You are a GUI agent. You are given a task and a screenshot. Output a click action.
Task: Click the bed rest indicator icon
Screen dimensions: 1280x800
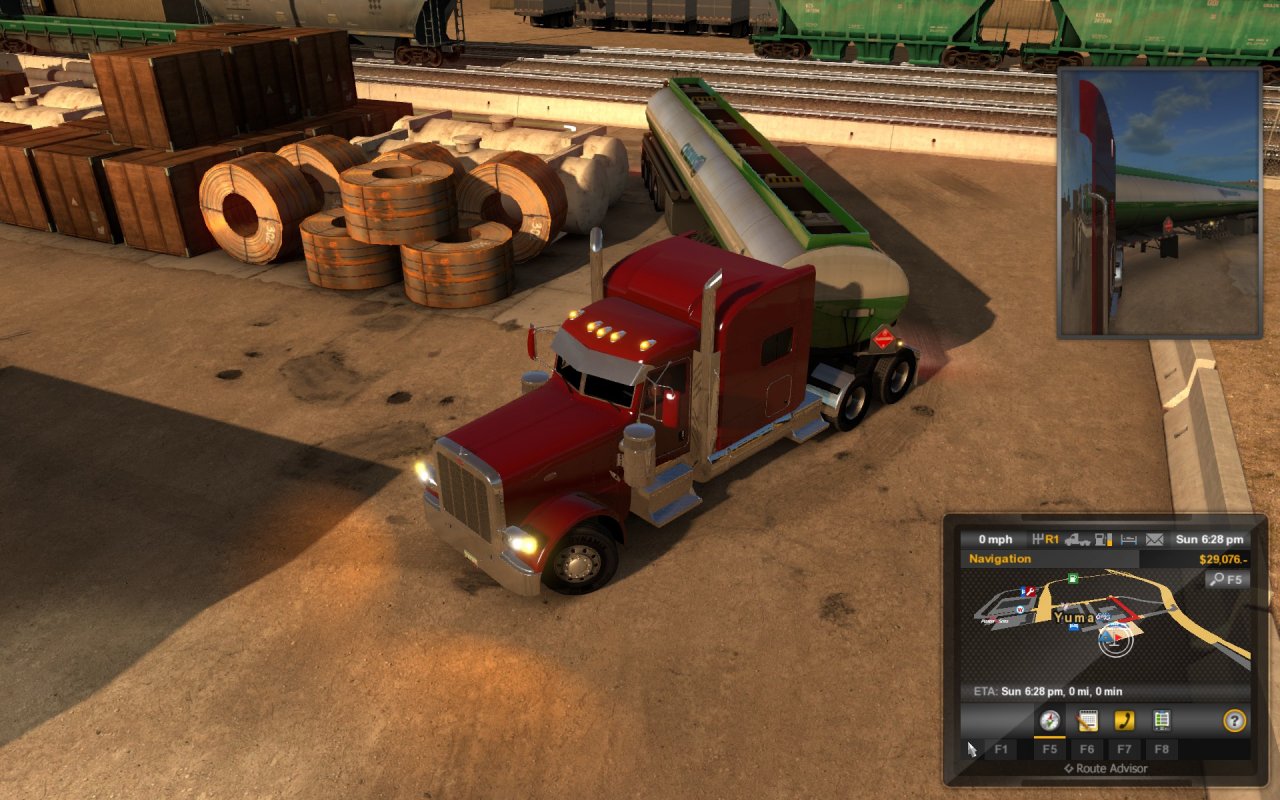coord(1129,540)
